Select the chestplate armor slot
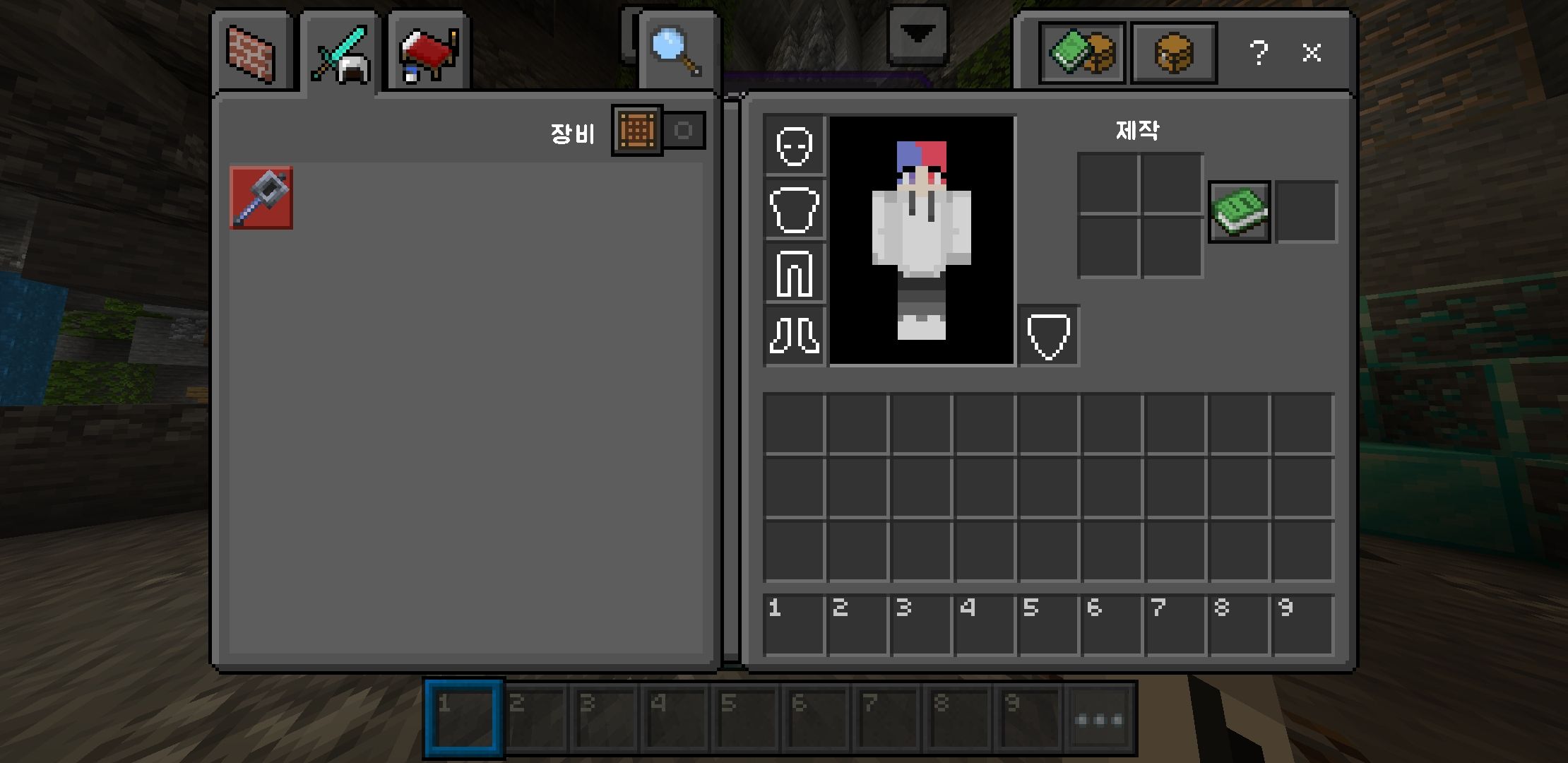1568x763 pixels. (x=795, y=210)
